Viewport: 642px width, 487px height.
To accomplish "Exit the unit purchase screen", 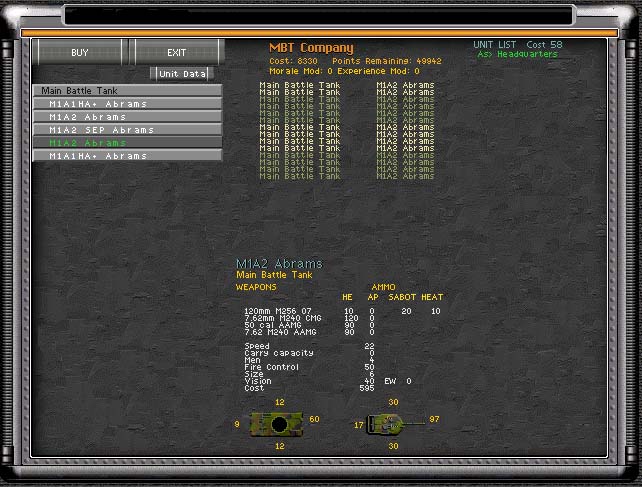I will pos(177,52).
